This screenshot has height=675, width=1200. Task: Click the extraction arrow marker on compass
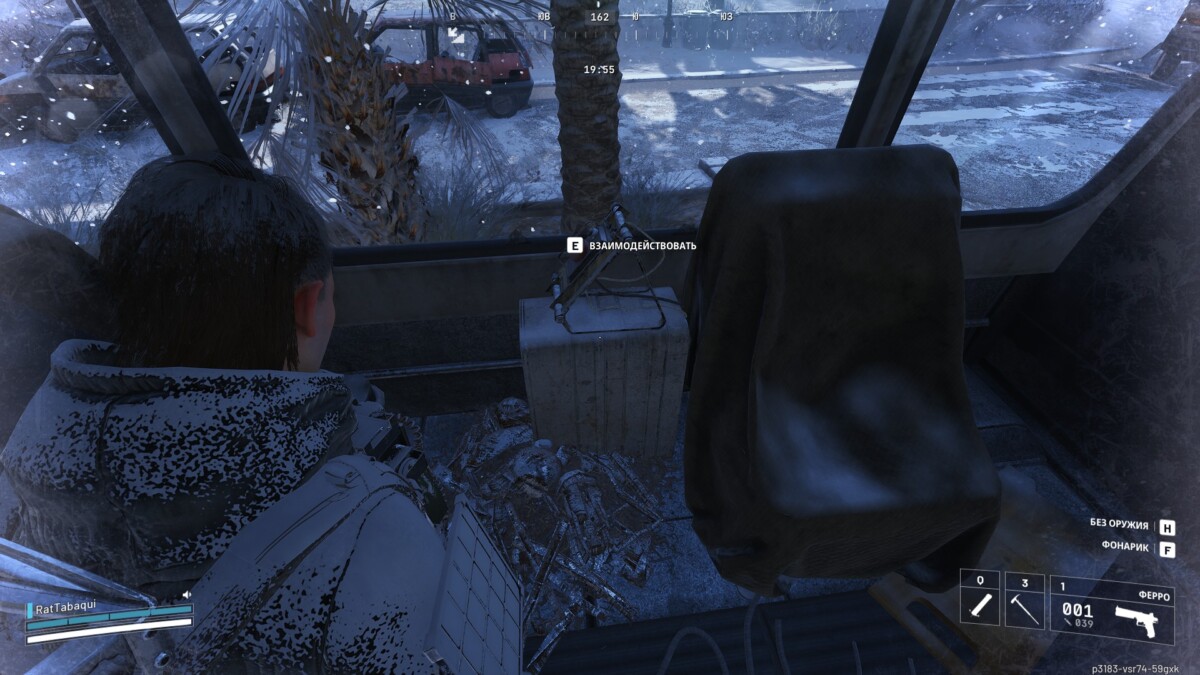click(455, 33)
